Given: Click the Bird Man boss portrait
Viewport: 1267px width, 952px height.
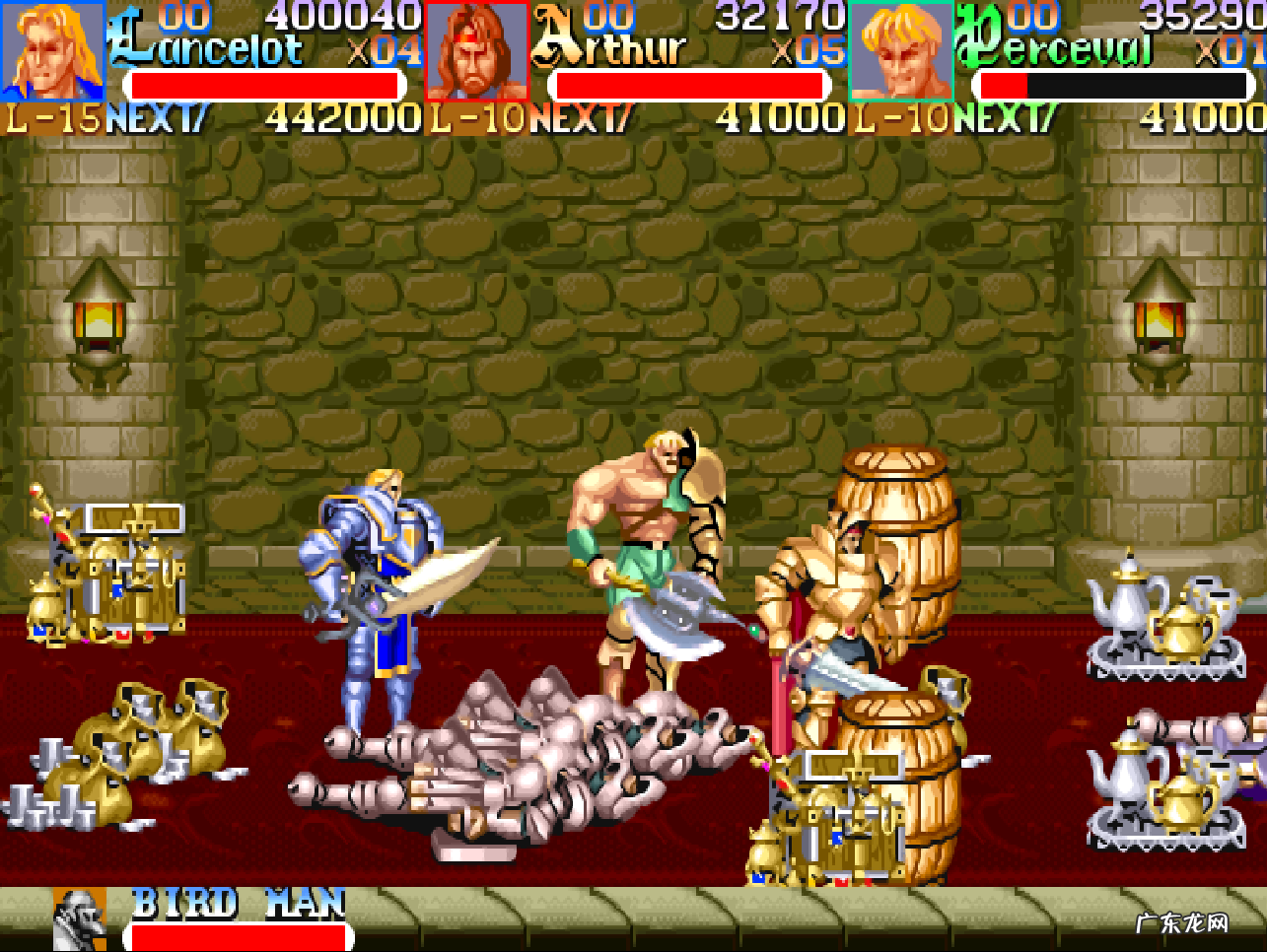Looking at the screenshot, I should coord(79,920).
